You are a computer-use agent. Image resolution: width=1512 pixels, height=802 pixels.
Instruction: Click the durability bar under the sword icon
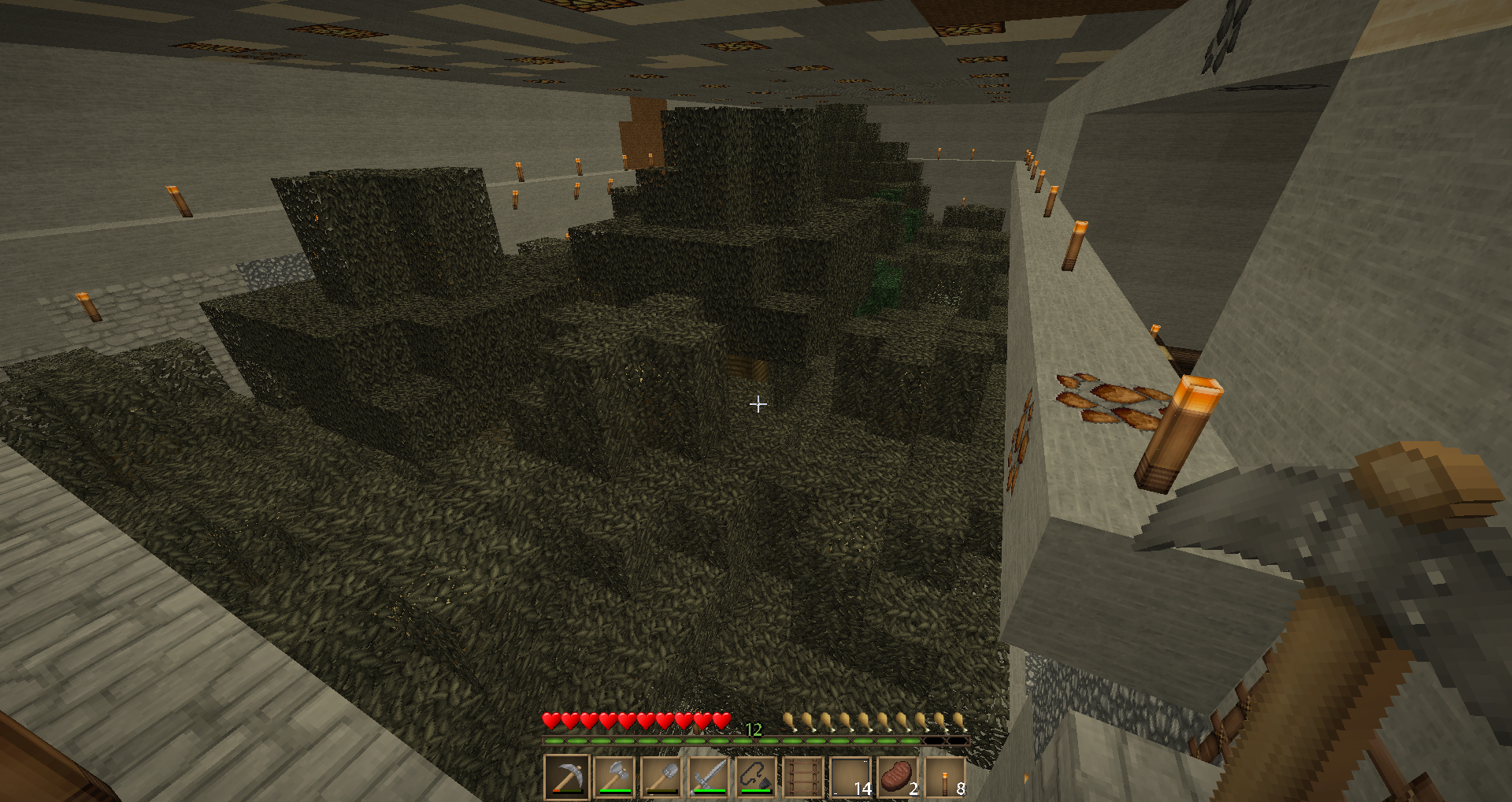tap(710, 790)
